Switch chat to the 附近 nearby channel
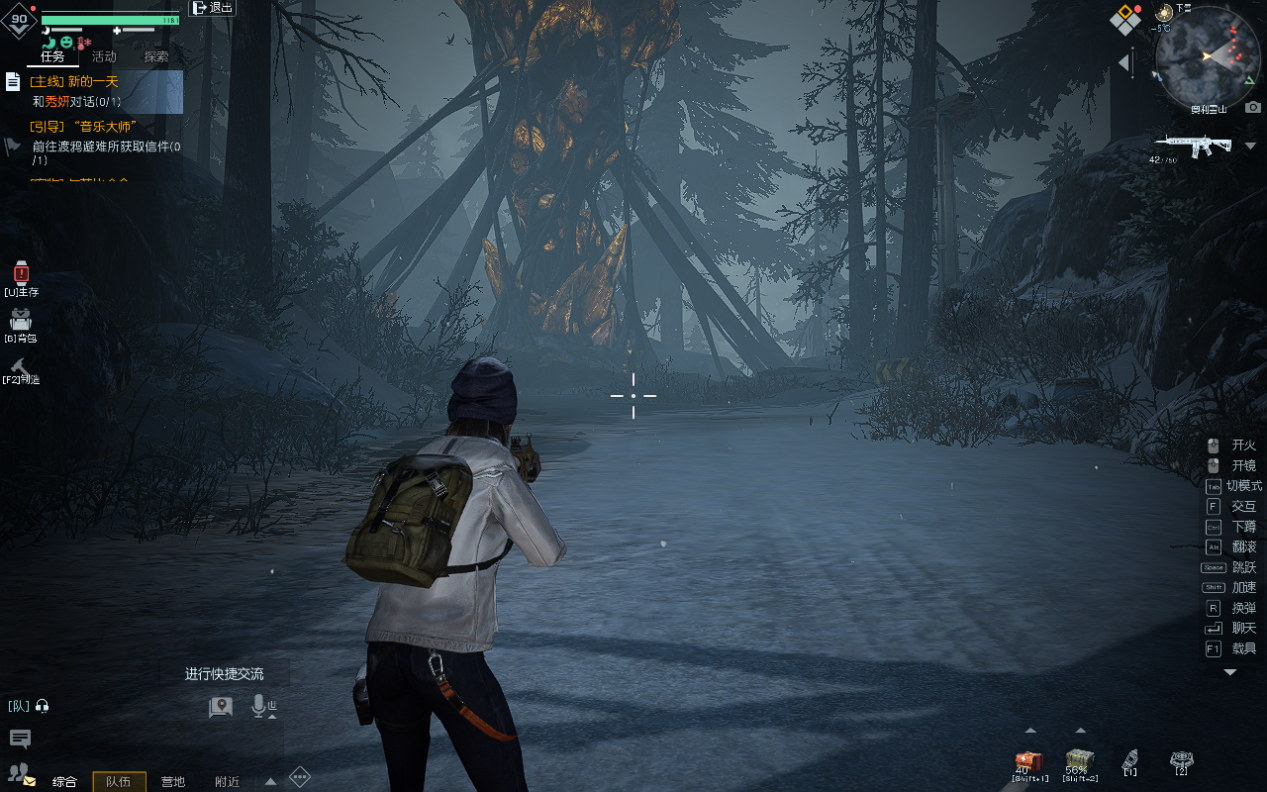This screenshot has height=792, width=1267. pos(227,781)
